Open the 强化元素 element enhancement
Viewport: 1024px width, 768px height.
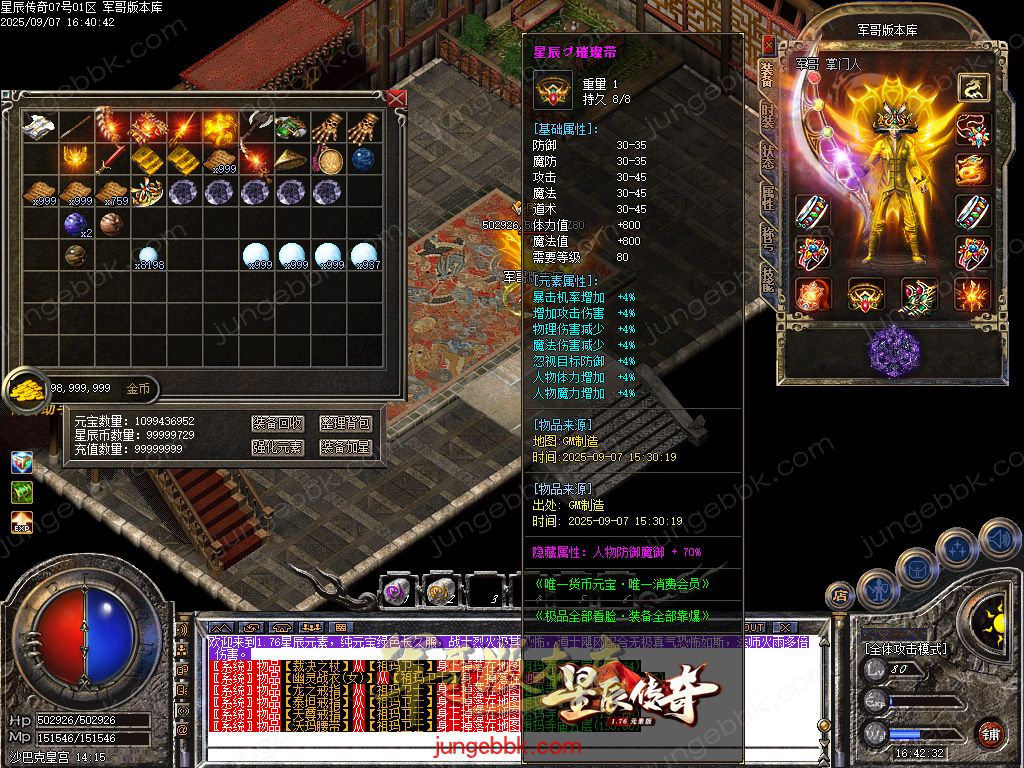tap(277, 447)
